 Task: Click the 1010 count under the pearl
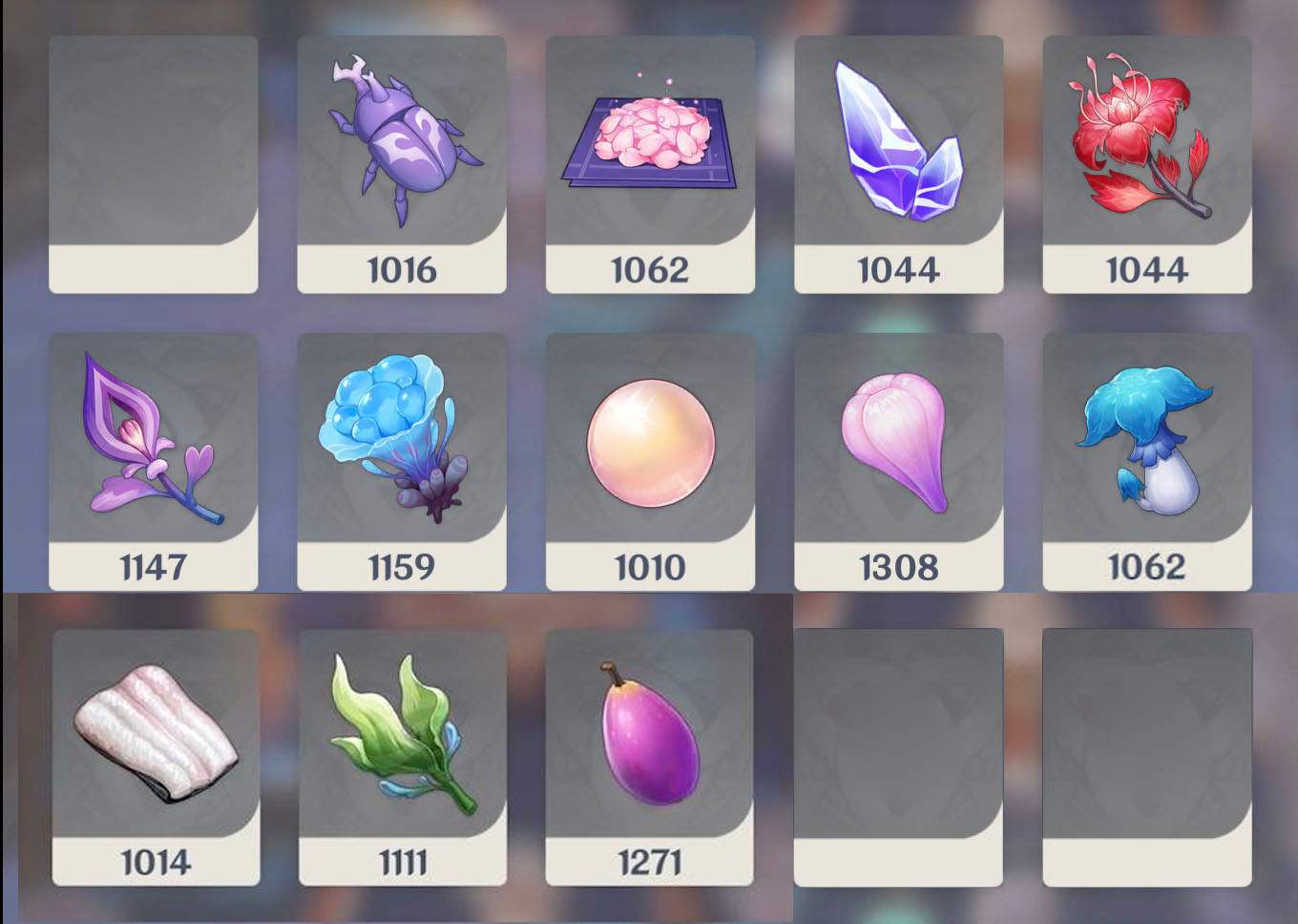[x=650, y=569]
